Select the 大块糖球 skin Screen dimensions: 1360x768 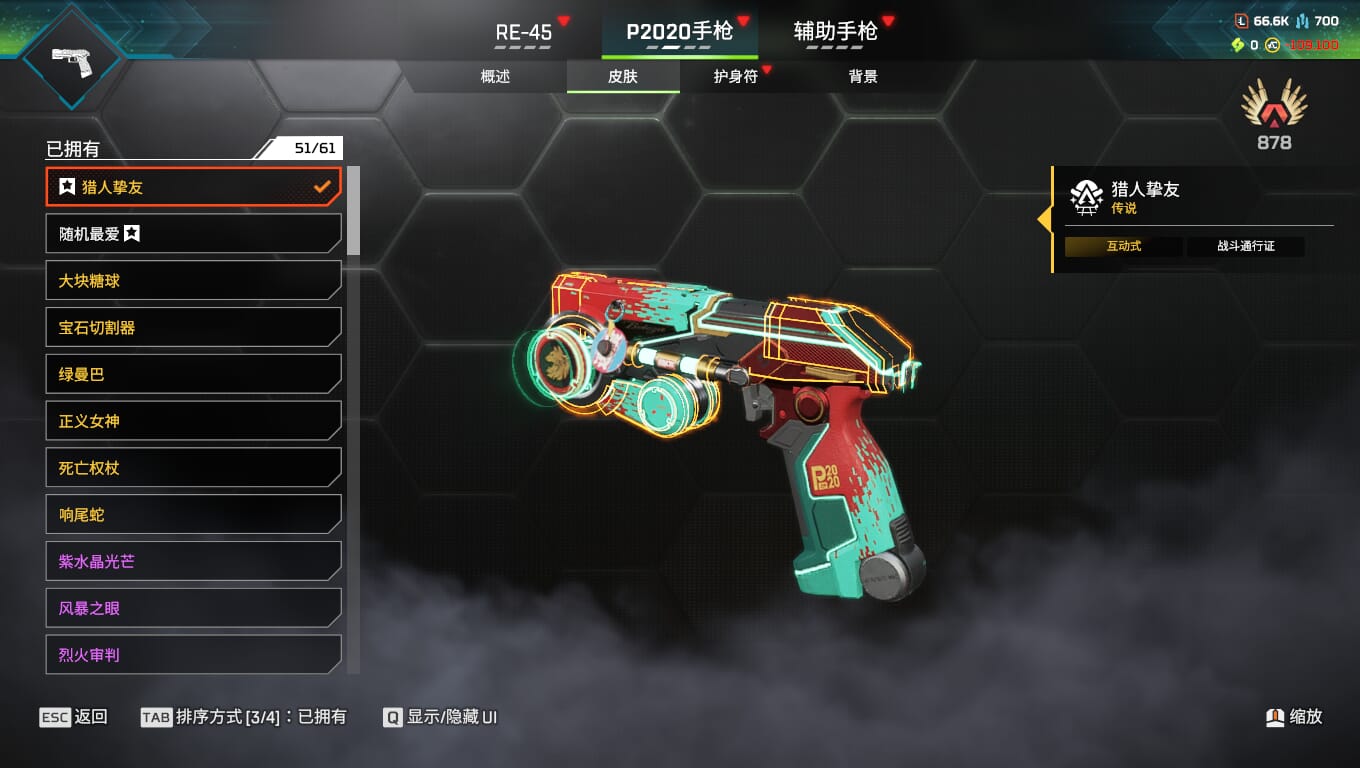[194, 281]
